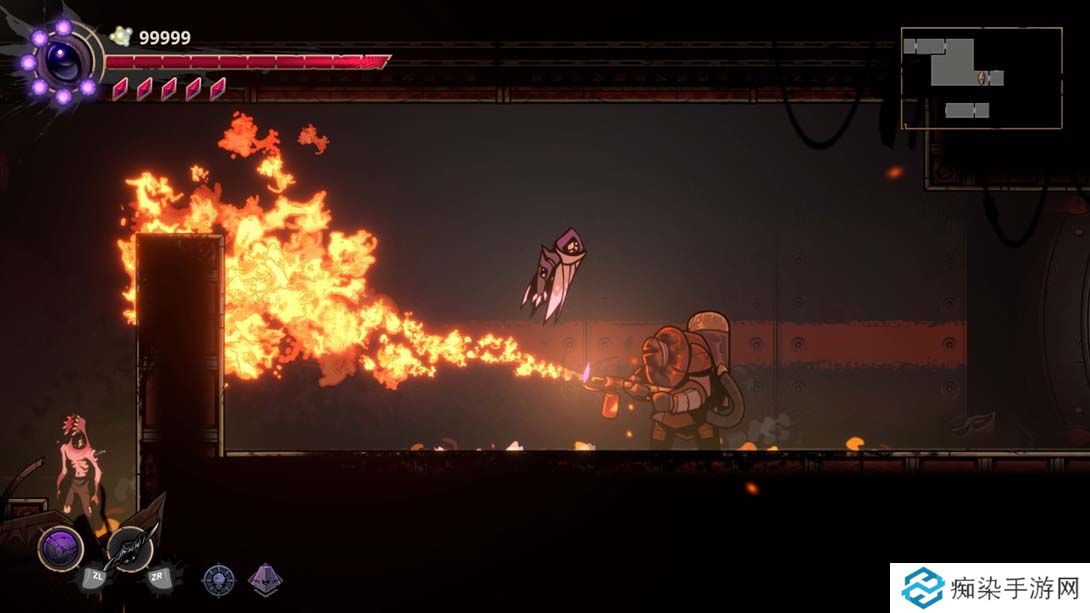Select the purple orb skill slot

tap(60, 548)
